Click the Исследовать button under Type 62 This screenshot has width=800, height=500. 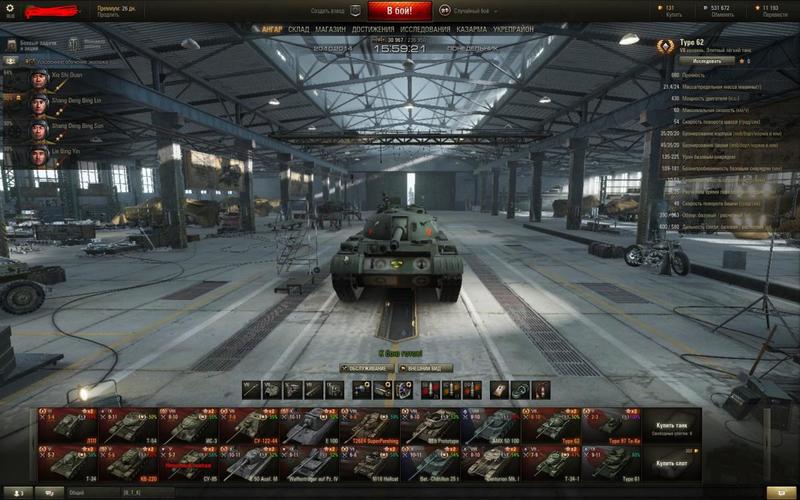[x=706, y=60]
